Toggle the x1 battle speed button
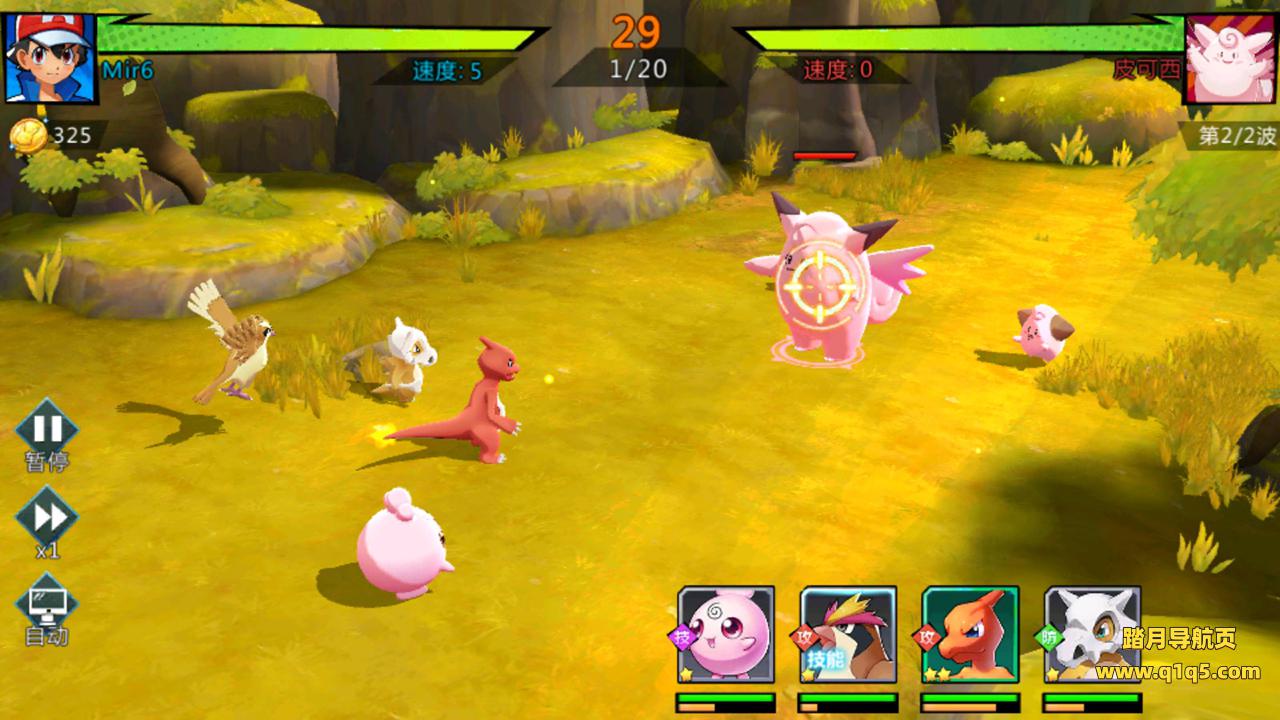This screenshot has height=720, width=1280. [47, 517]
